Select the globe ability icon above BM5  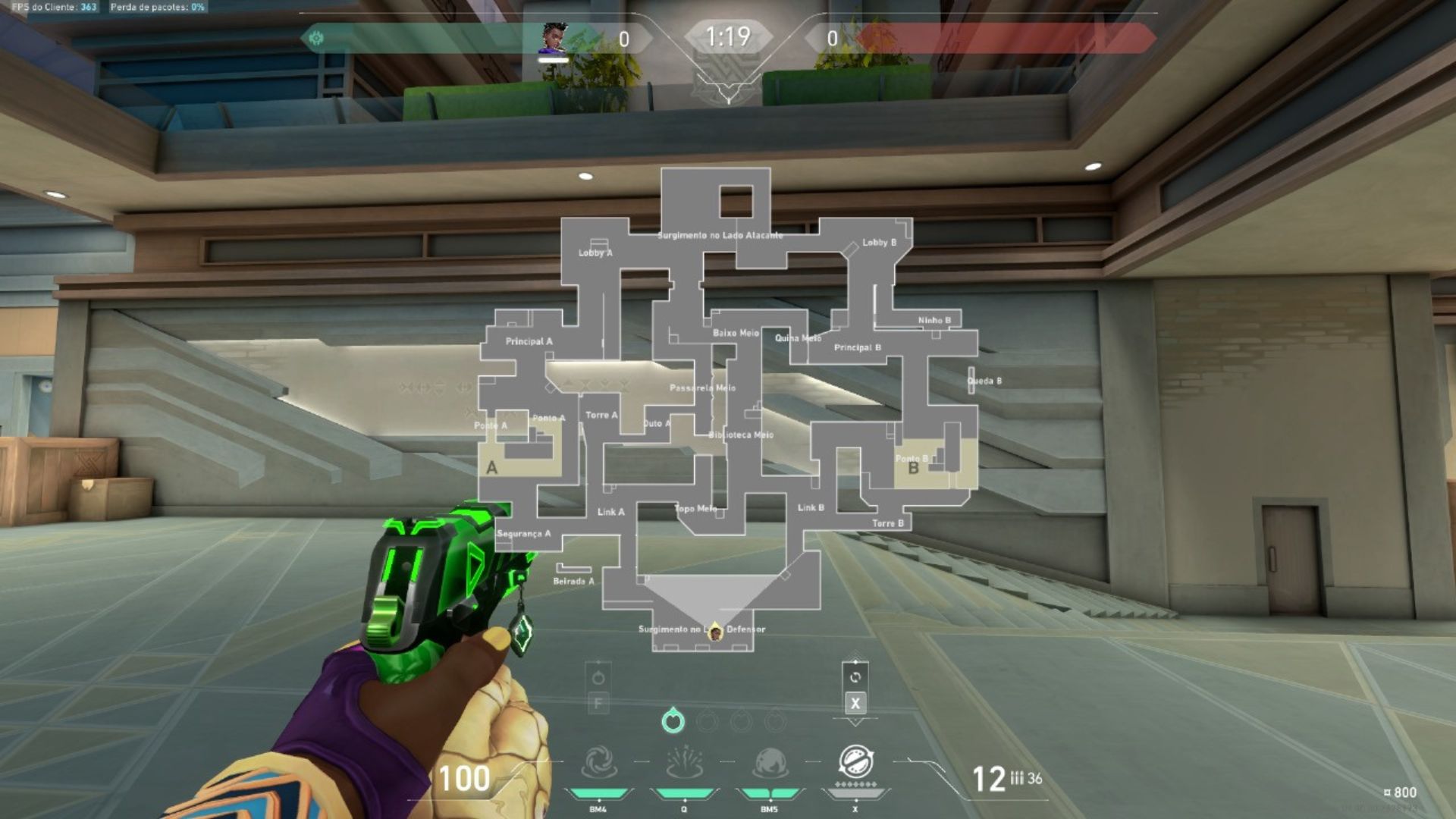click(x=770, y=762)
